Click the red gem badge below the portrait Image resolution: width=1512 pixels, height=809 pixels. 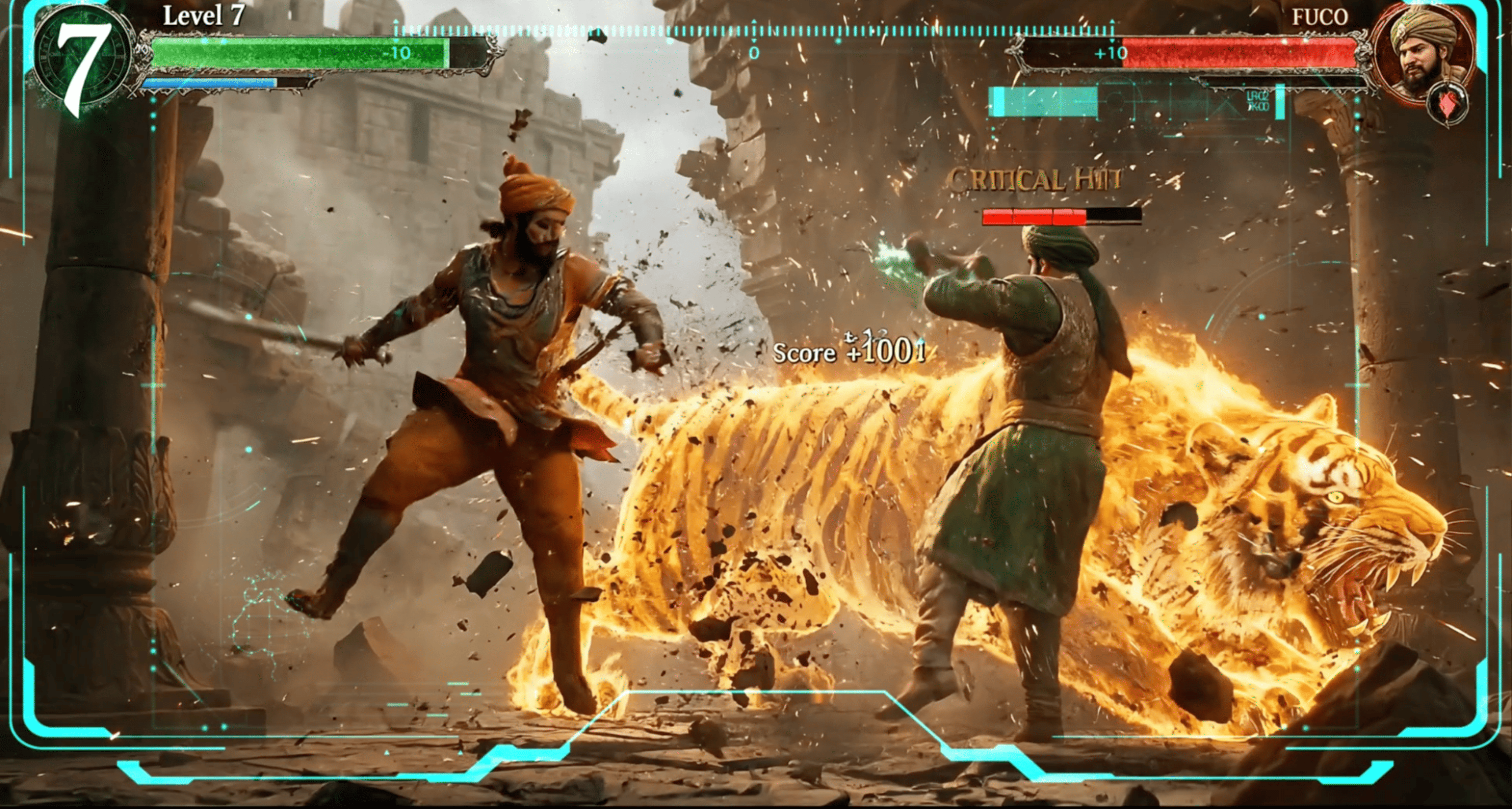click(x=1448, y=104)
